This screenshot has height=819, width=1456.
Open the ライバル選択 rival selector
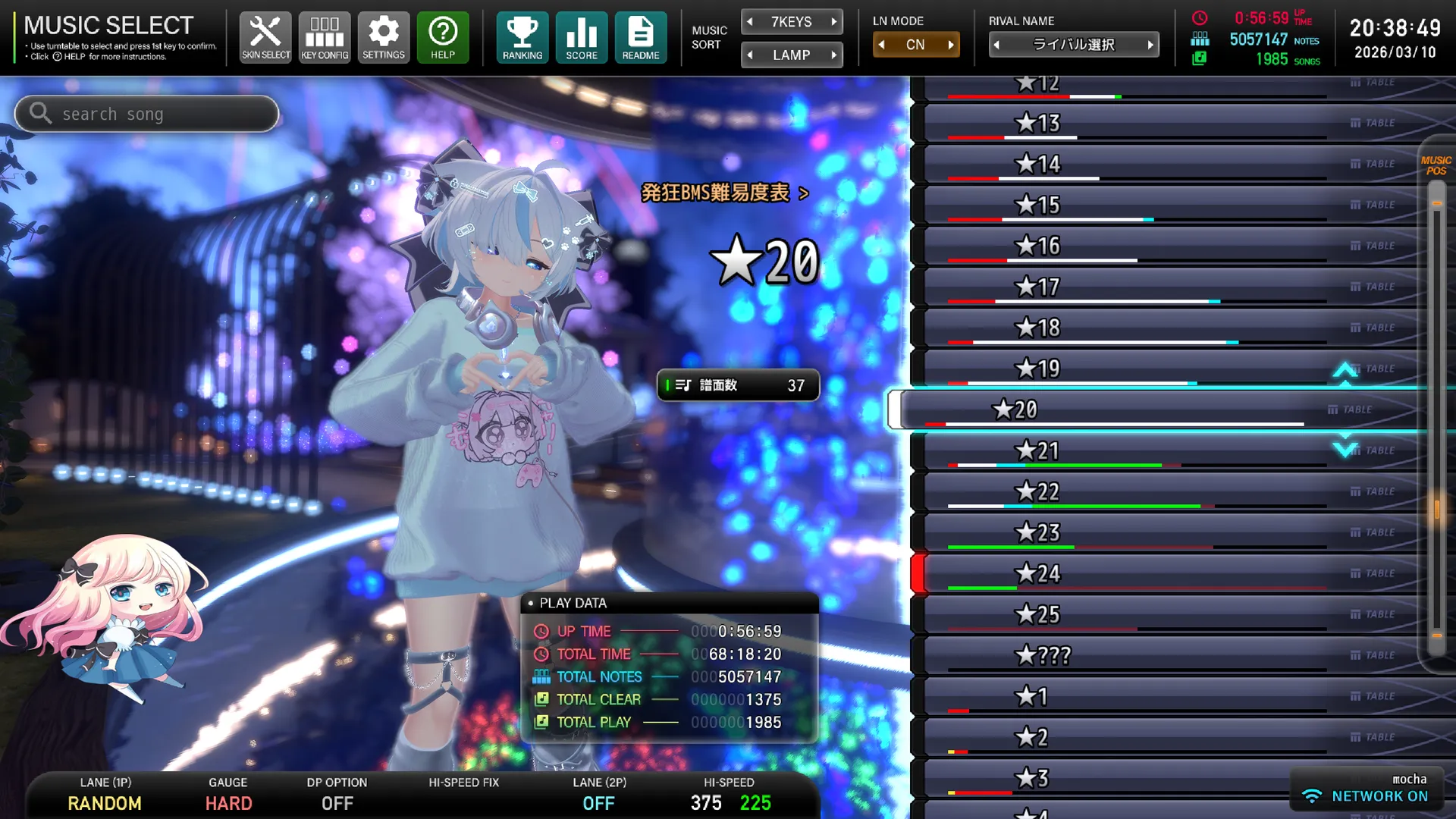click(1074, 44)
